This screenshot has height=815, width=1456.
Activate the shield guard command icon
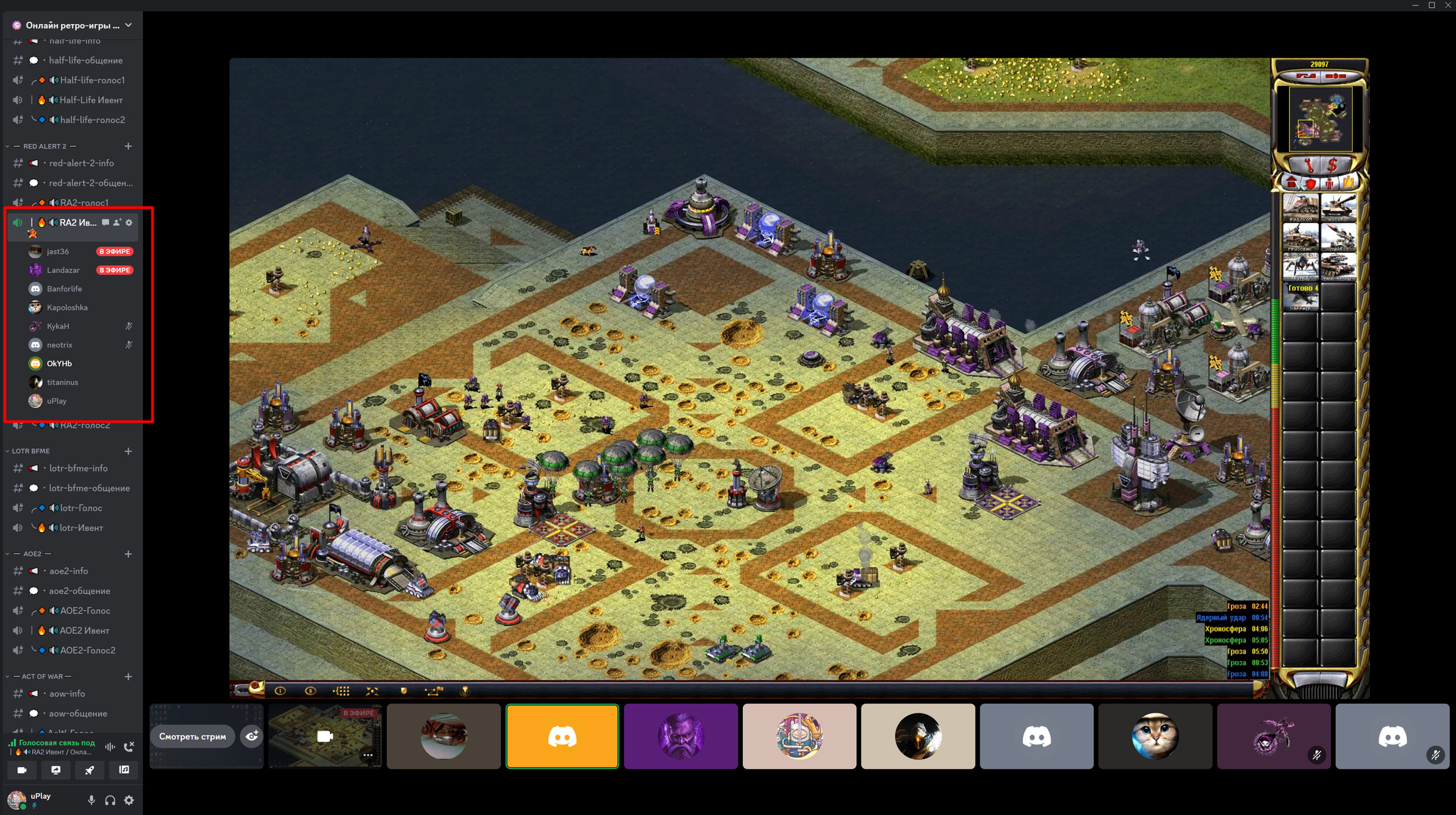tap(404, 691)
